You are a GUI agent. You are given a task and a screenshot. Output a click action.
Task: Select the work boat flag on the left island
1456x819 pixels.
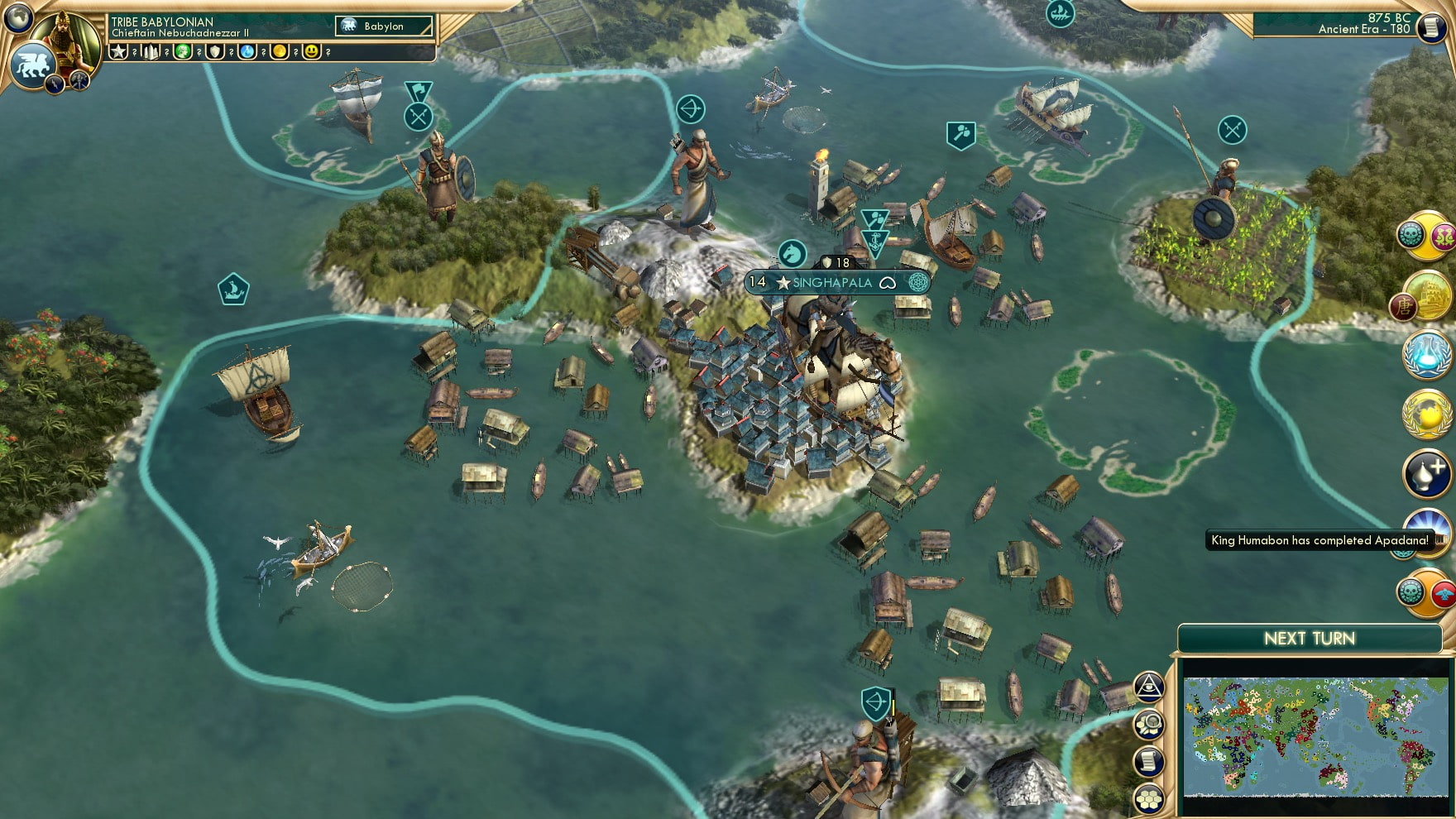coord(234,288)
